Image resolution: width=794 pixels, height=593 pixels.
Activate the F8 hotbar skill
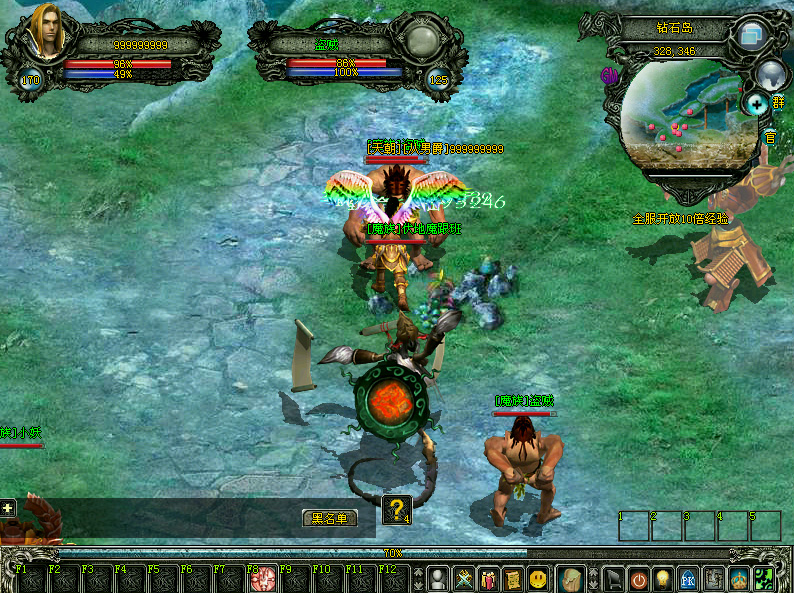pyautogui.click(x=264, y=579)
